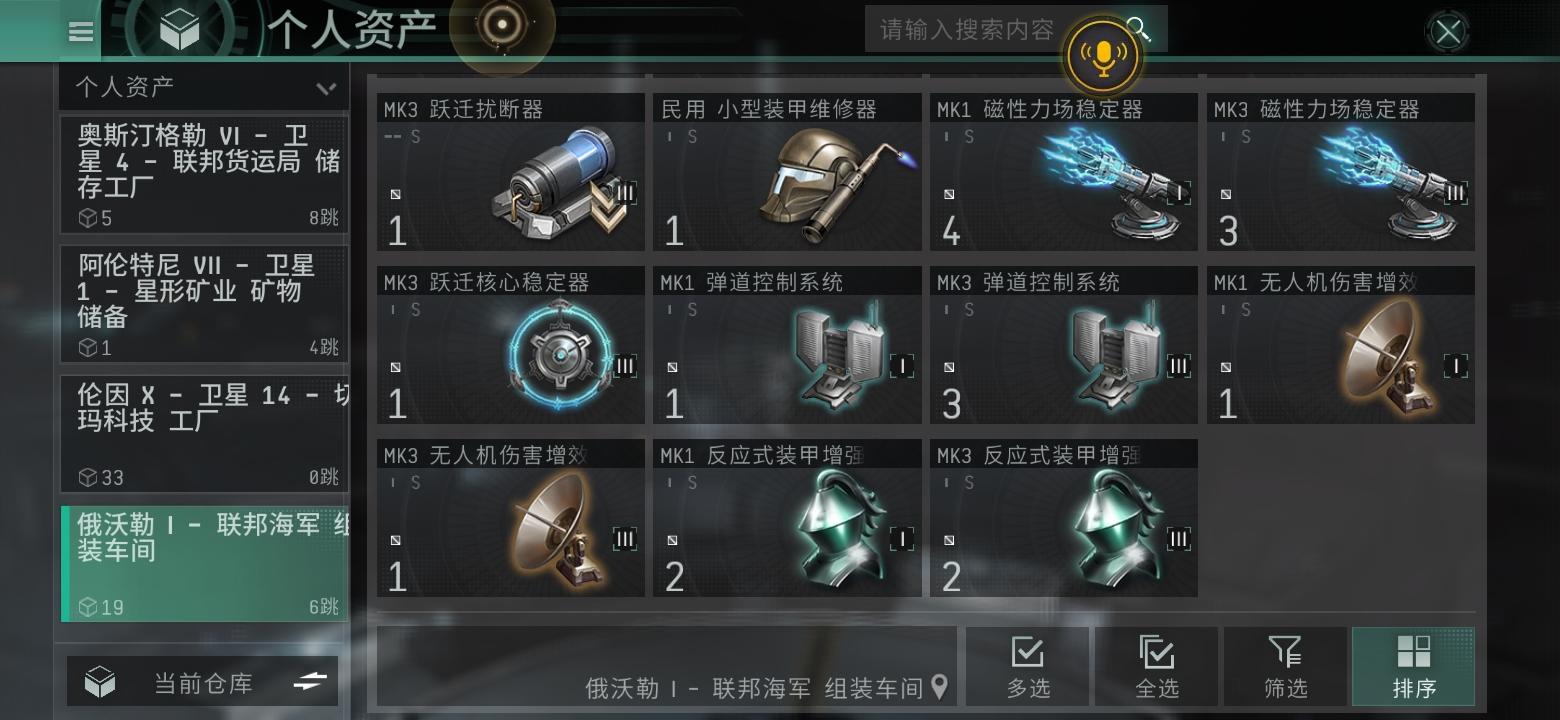Screen dimensions: 1560x720
Task: Toggle 全选 to select all items
Action: pos(1157,665)
